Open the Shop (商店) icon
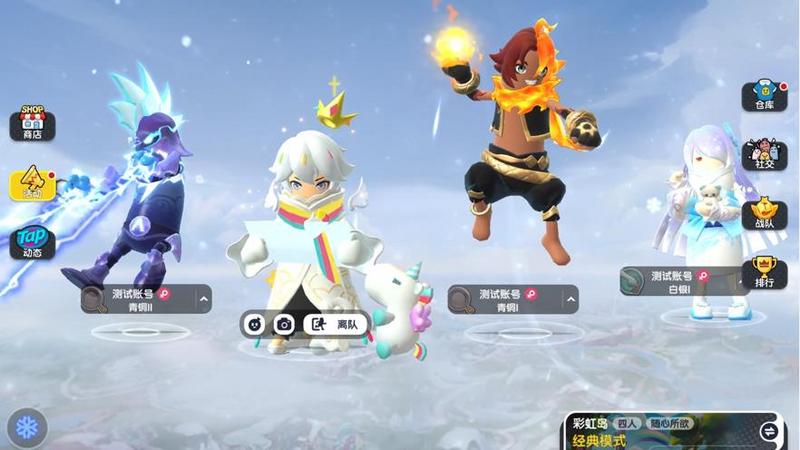 (x=32, y=124)
